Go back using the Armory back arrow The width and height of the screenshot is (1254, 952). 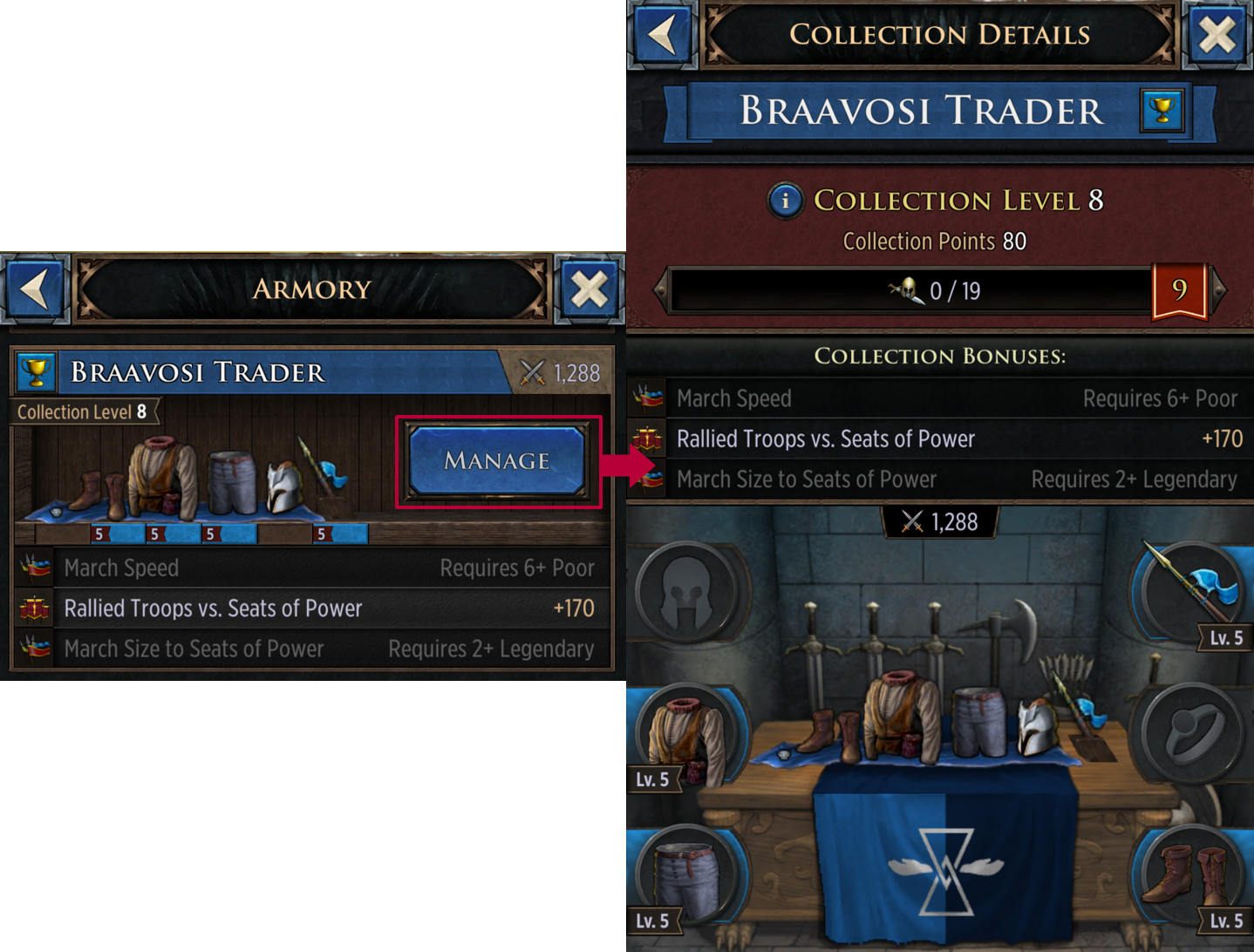[34, 289]
